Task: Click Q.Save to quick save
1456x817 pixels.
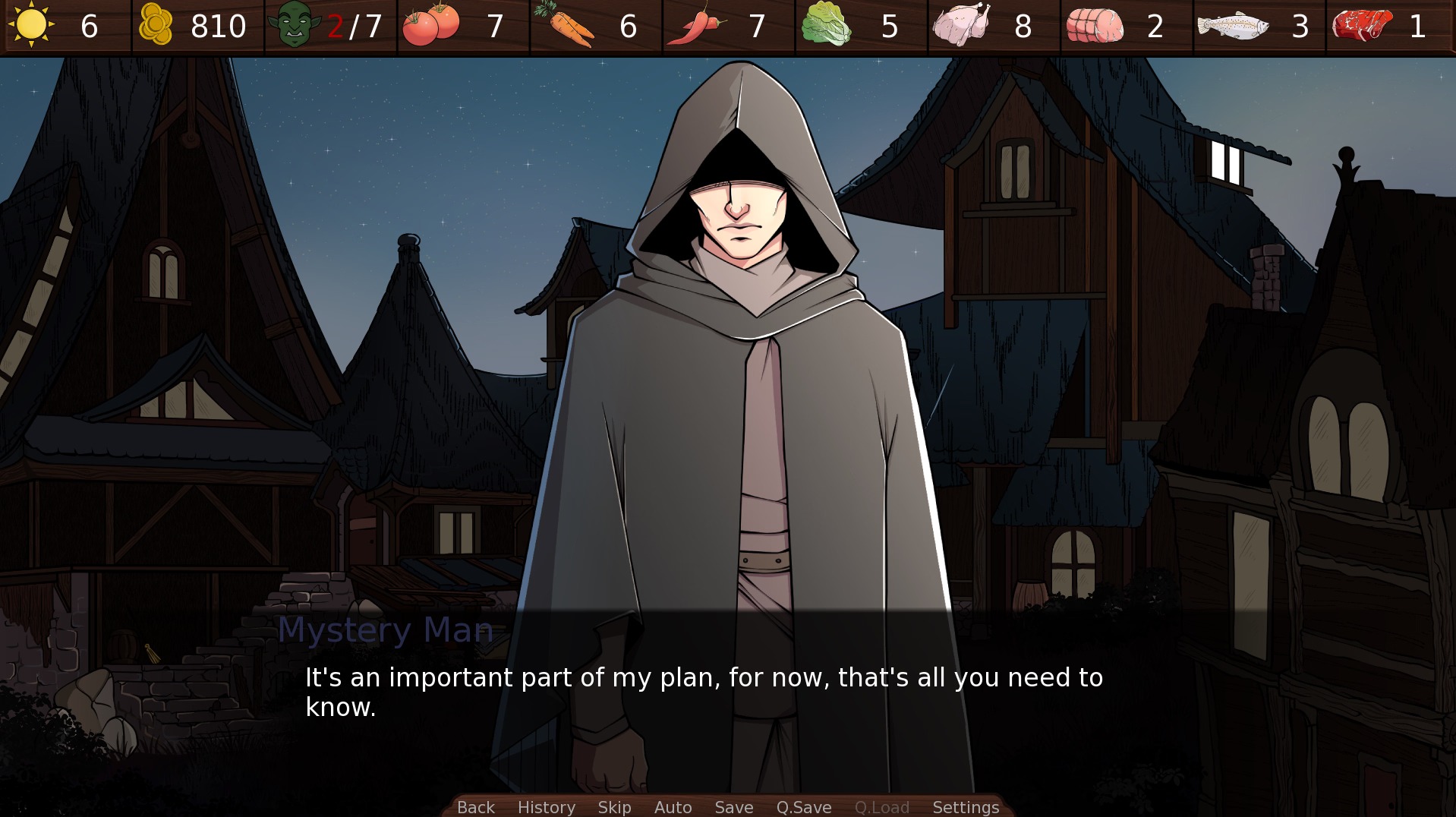Action: point(803,807)
